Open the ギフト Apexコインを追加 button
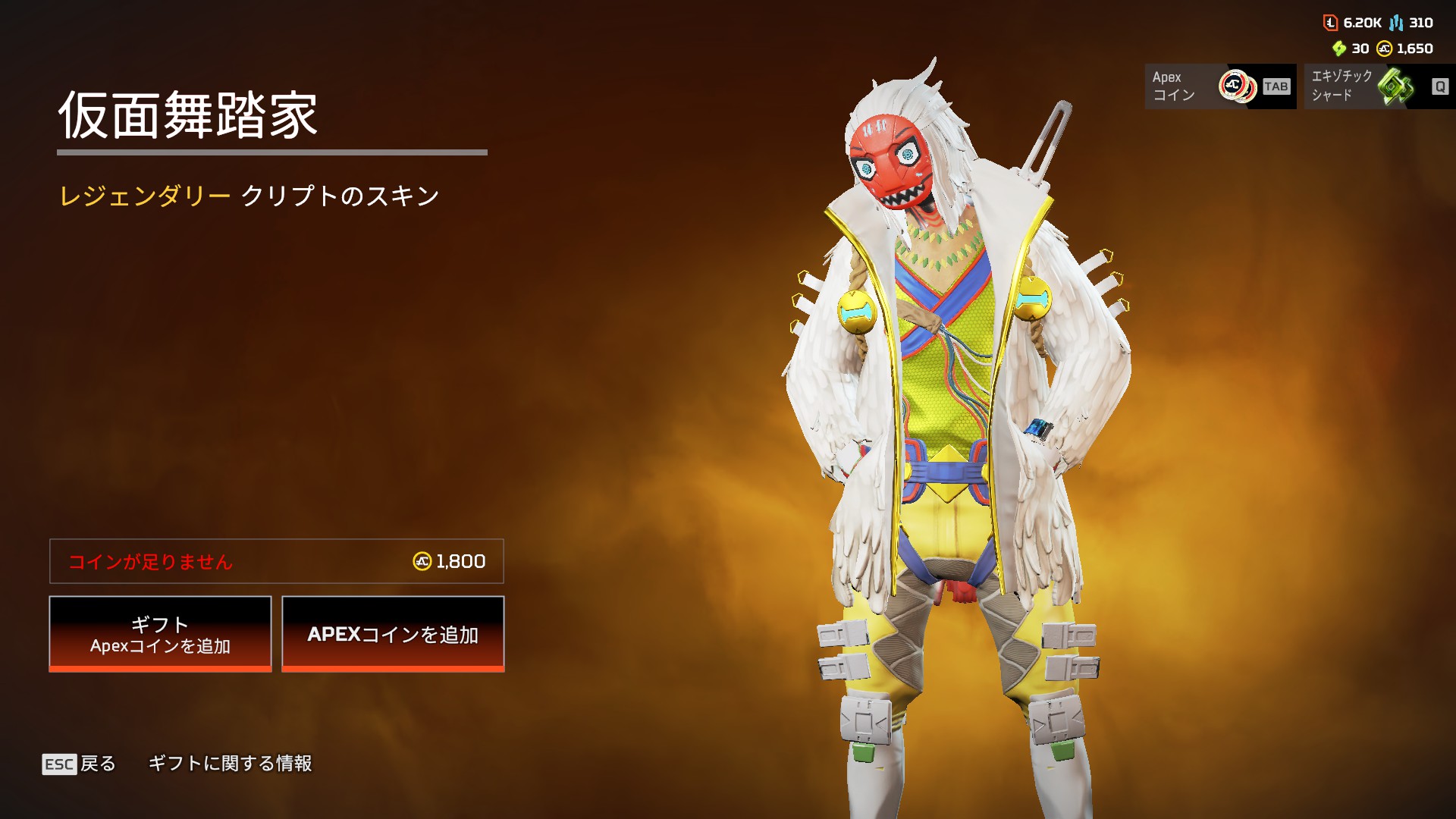This screenshot has height=819, width=1456. click(160, 634)
